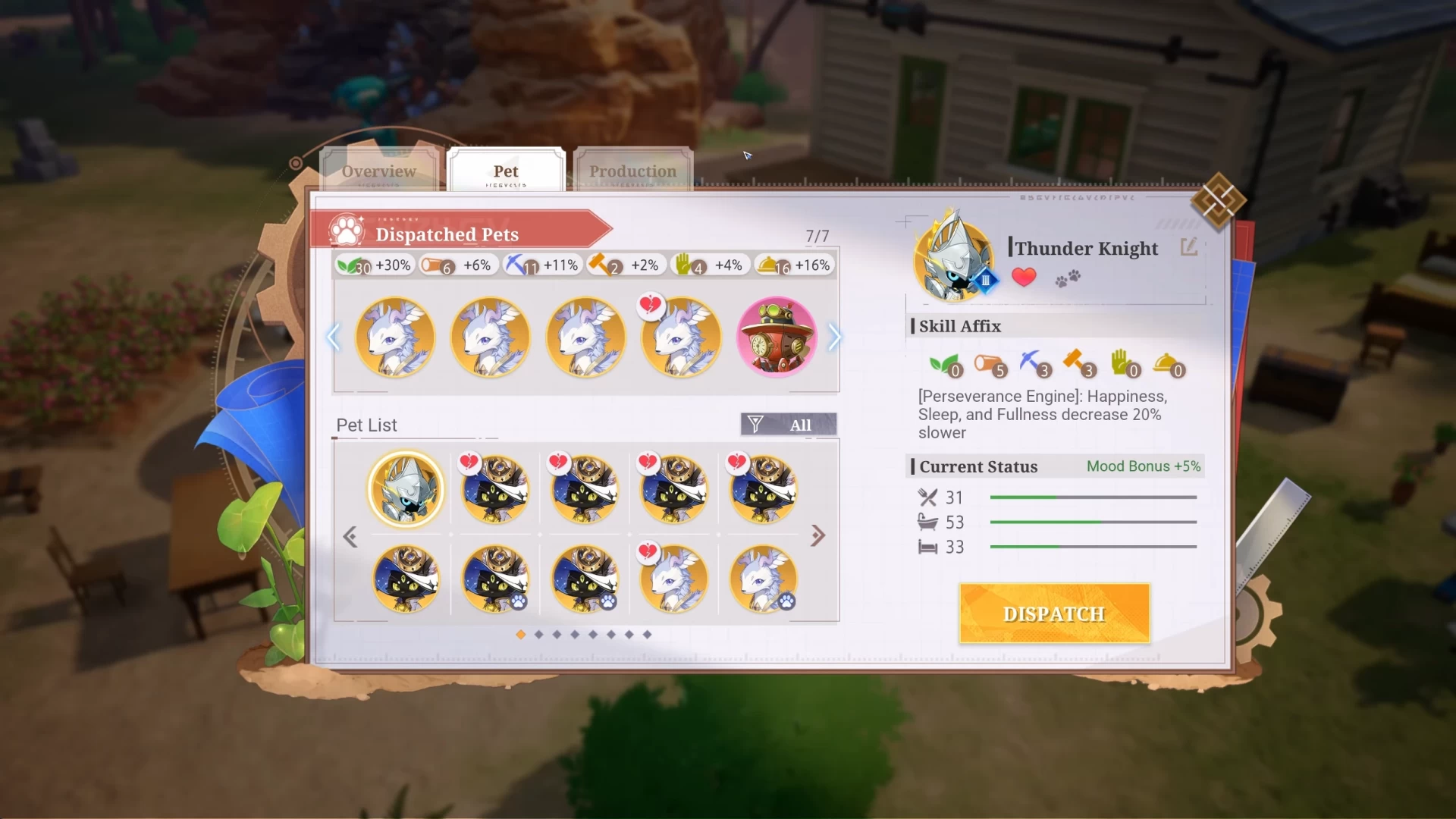This screenshot has width=1456, height=819.
Task: Open the Production tab
Action: coord(632,171)
